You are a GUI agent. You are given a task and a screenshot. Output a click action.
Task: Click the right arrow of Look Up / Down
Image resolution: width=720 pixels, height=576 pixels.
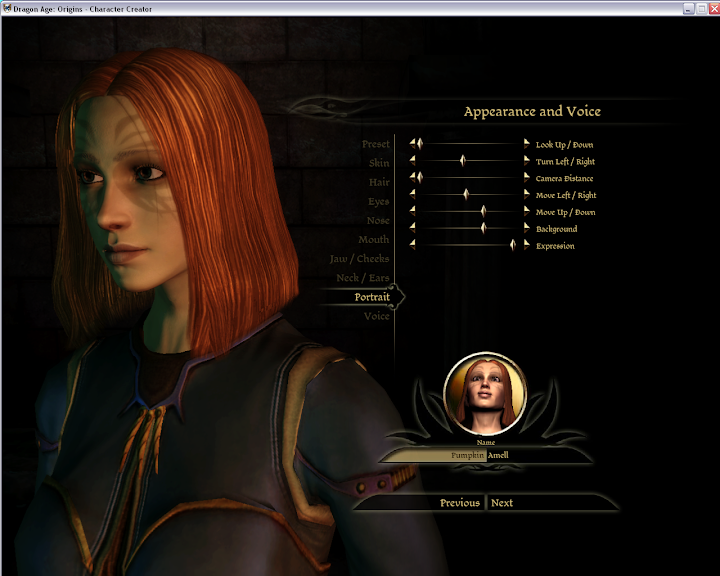point(527,144)
